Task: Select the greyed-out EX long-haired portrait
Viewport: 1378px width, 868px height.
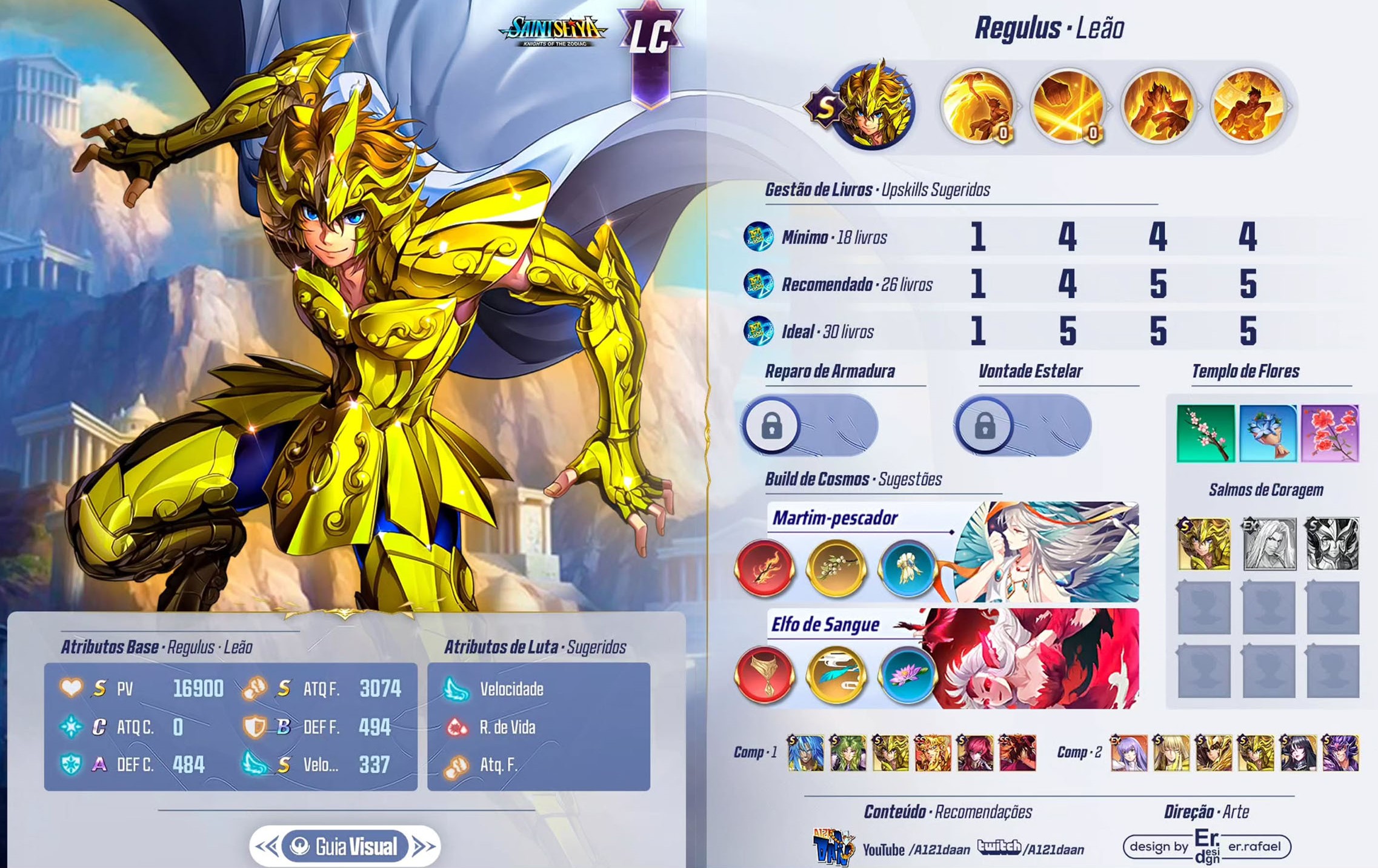Action: pyautogui.click(x=1268, y=544)
